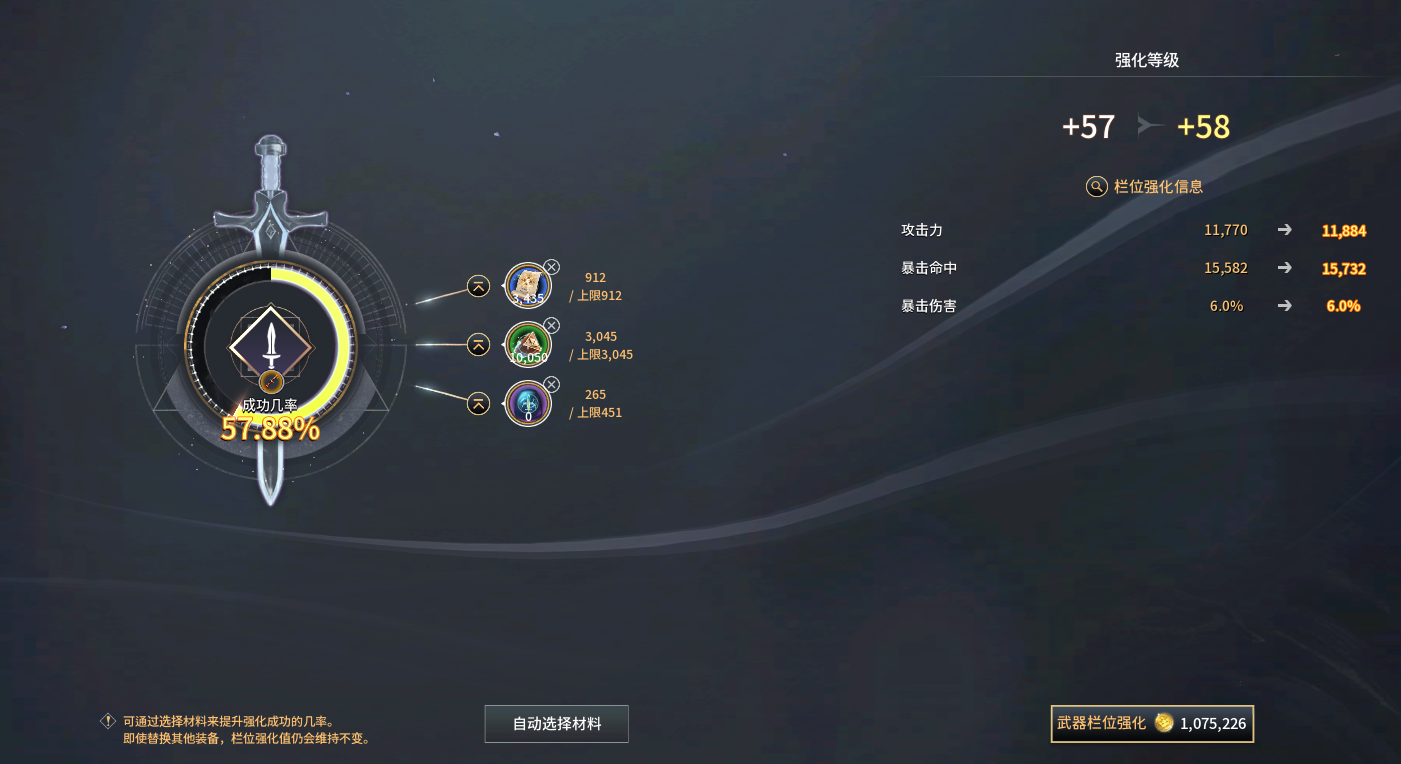
Task: Max out the purple orb material amount
Action: [479, 404]
